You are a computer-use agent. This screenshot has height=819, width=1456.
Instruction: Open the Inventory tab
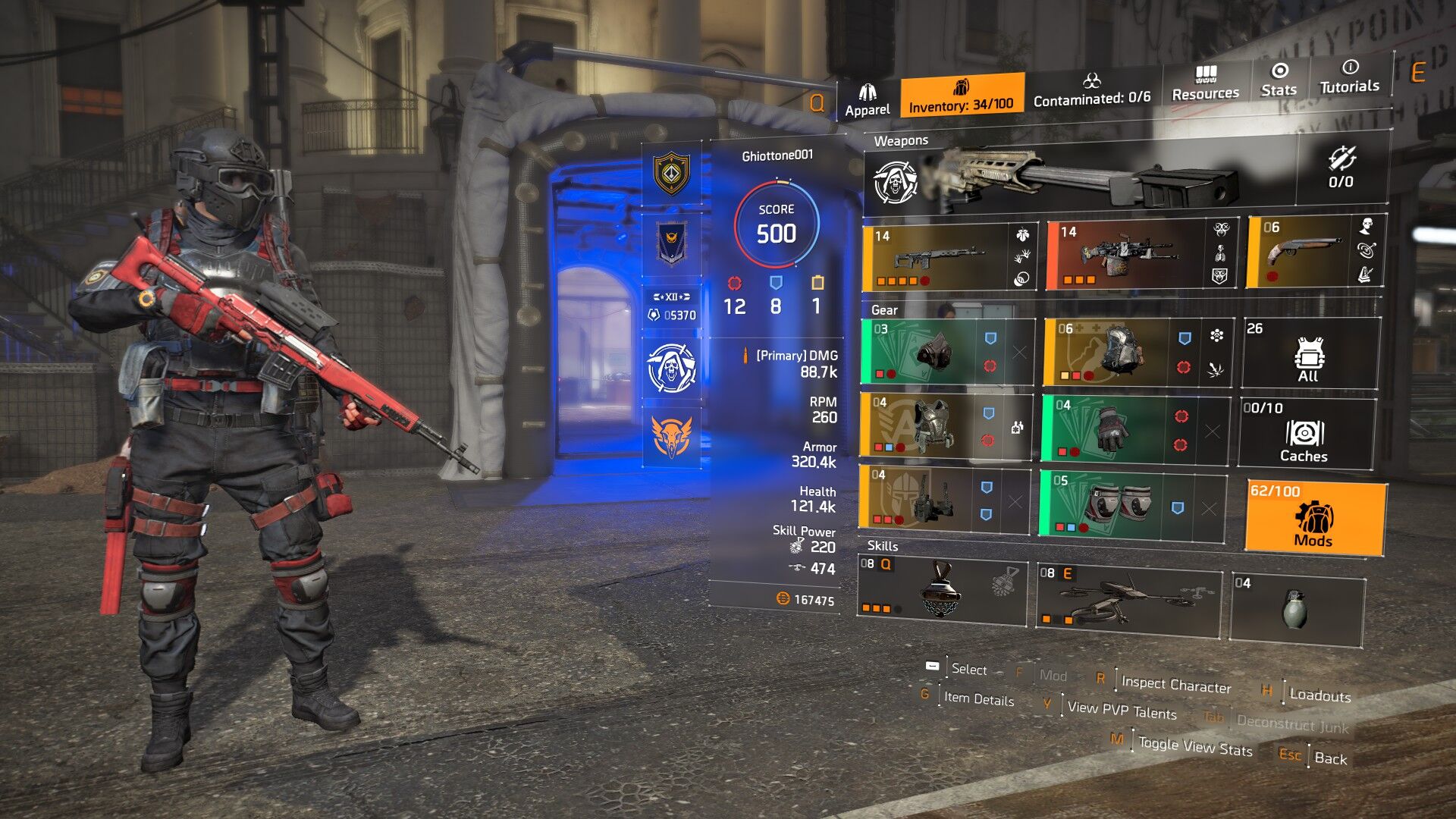coord(961,96)
